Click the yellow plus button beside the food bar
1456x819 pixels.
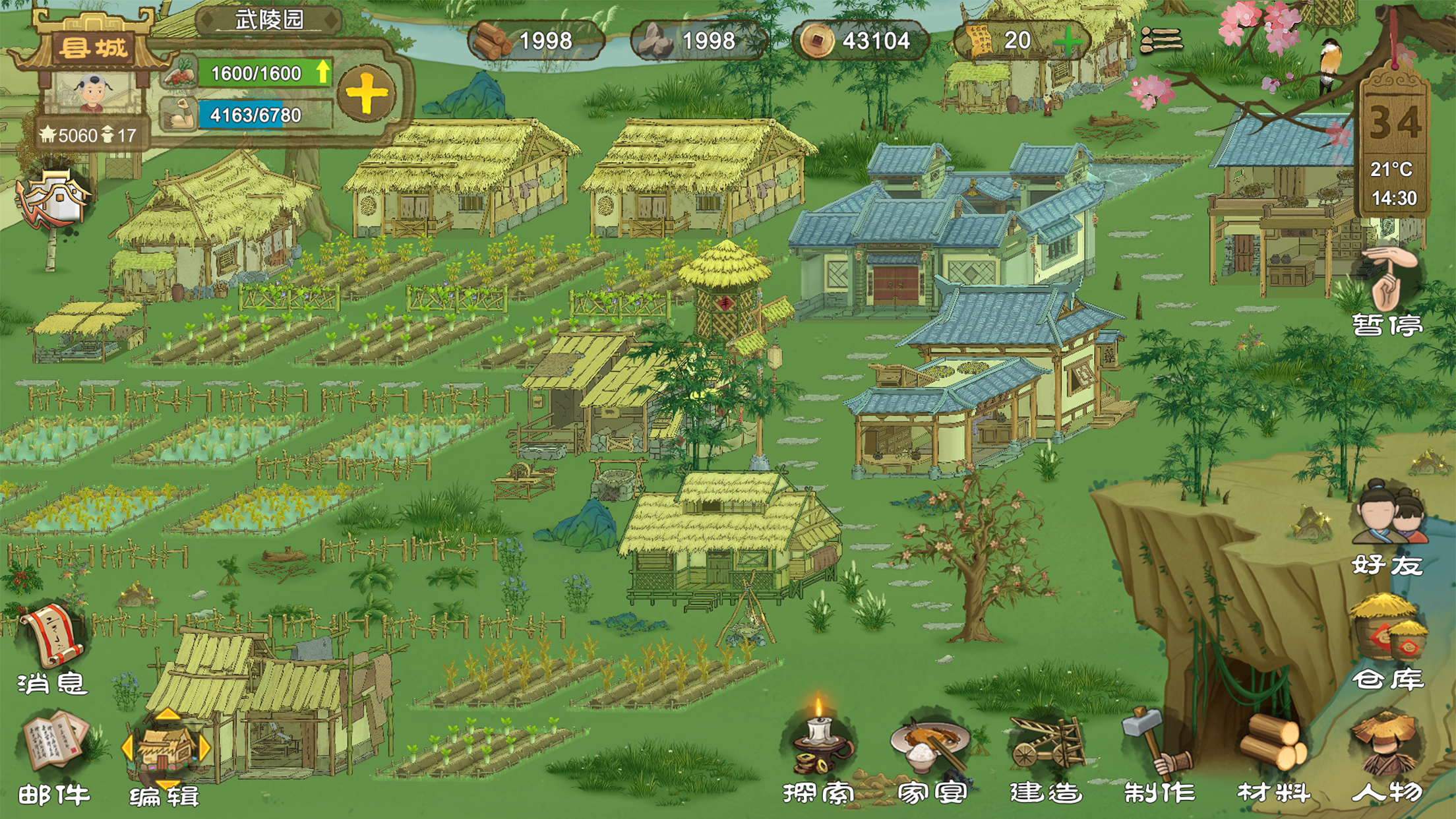[367, 94]
